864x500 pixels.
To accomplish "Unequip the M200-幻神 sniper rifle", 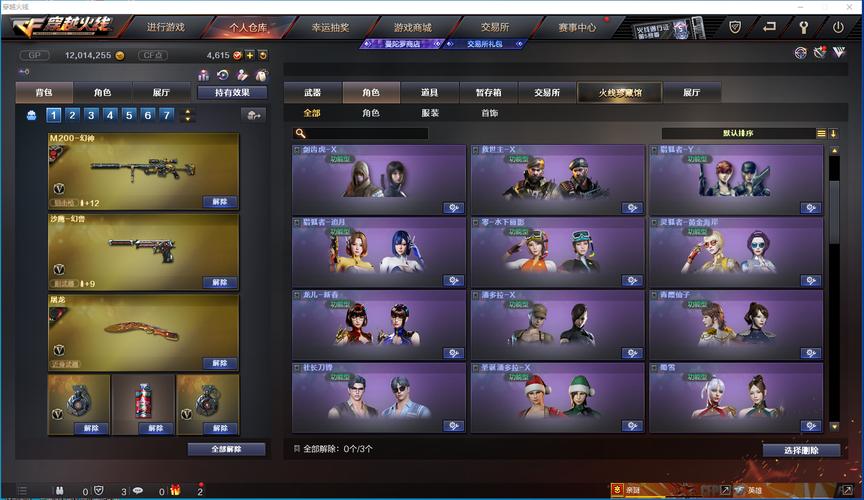I will (x=219, y=201).
